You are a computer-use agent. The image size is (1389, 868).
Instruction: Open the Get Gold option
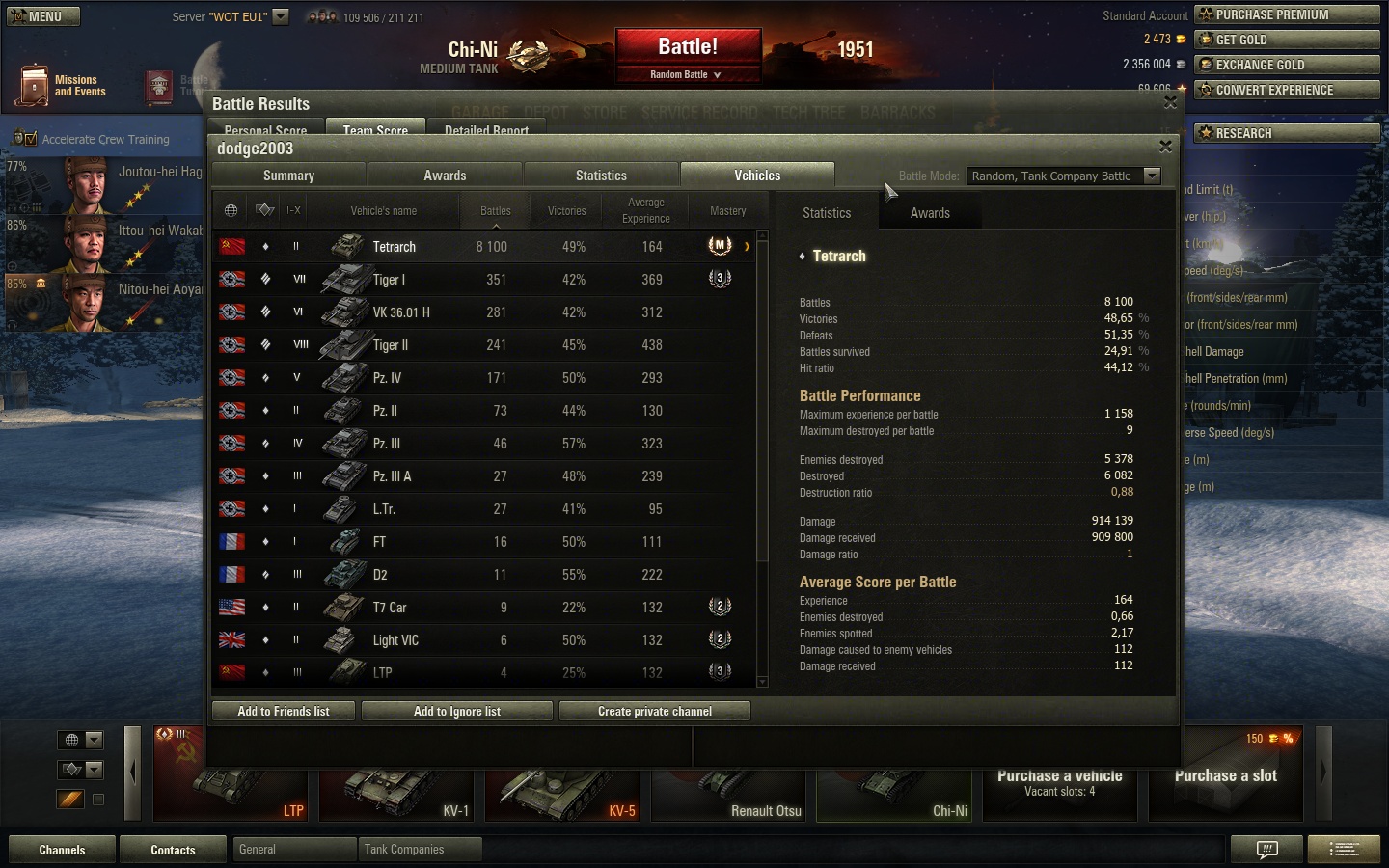[1287, 40]
